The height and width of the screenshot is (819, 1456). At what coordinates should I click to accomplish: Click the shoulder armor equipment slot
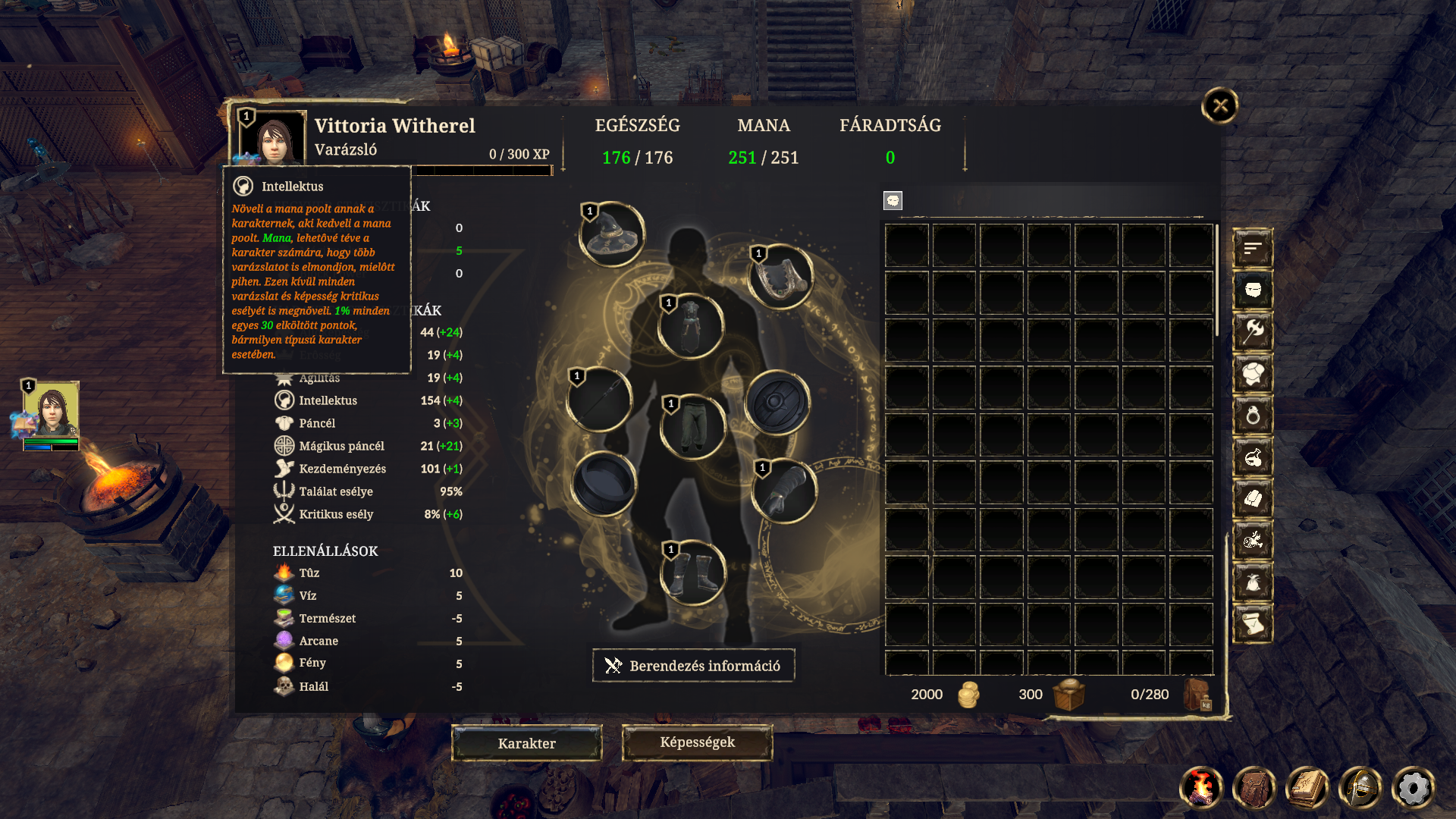780,276
